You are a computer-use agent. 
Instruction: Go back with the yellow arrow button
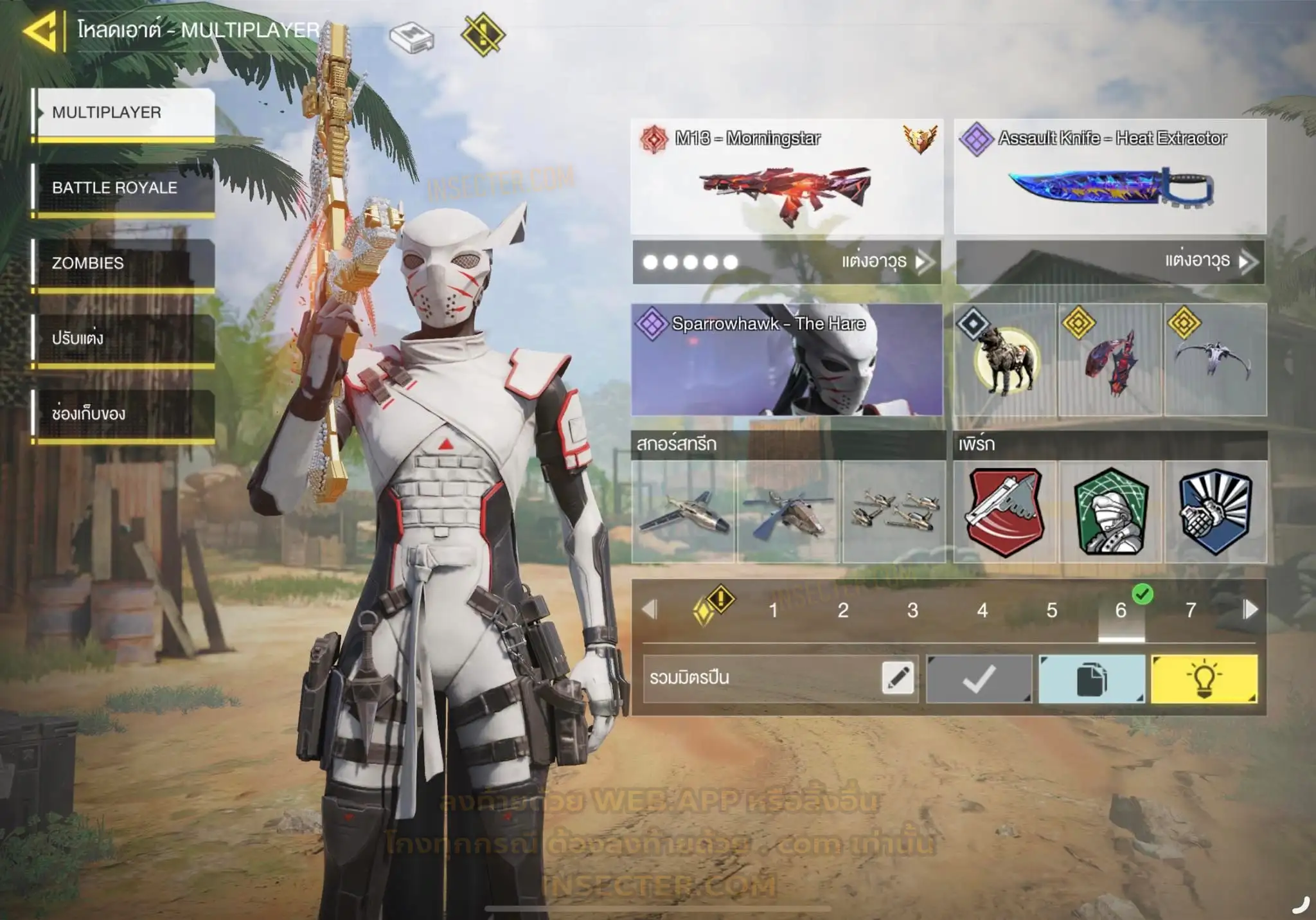click(41, 30)
